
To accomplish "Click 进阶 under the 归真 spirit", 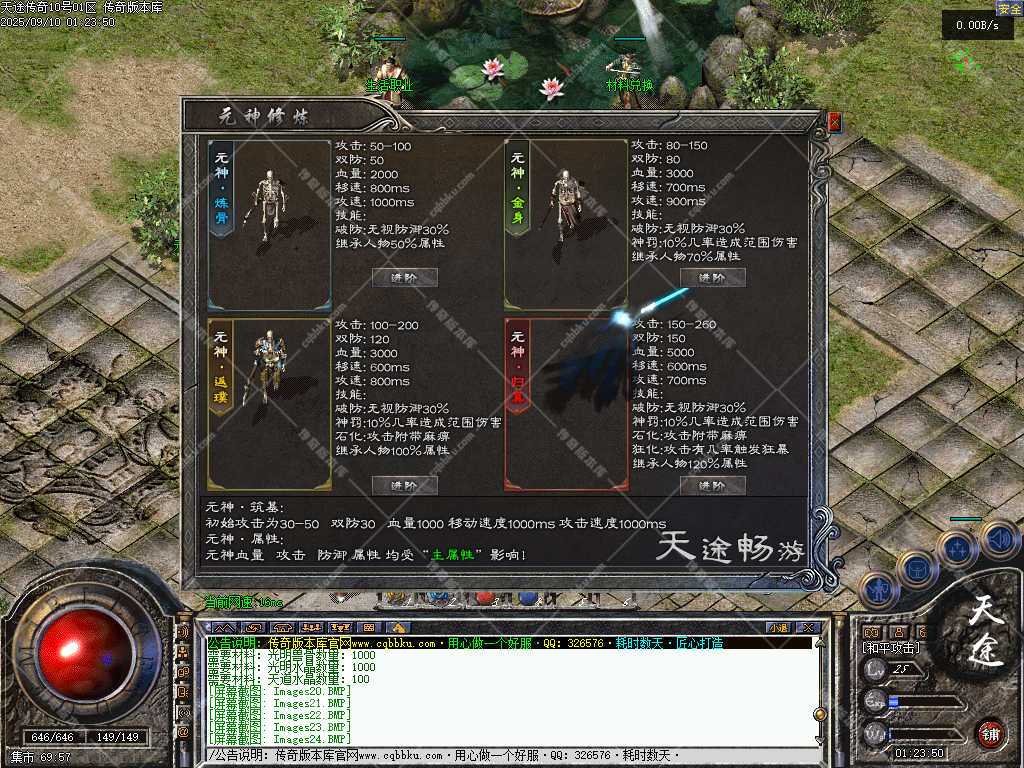I will click(x=713, y=486).
